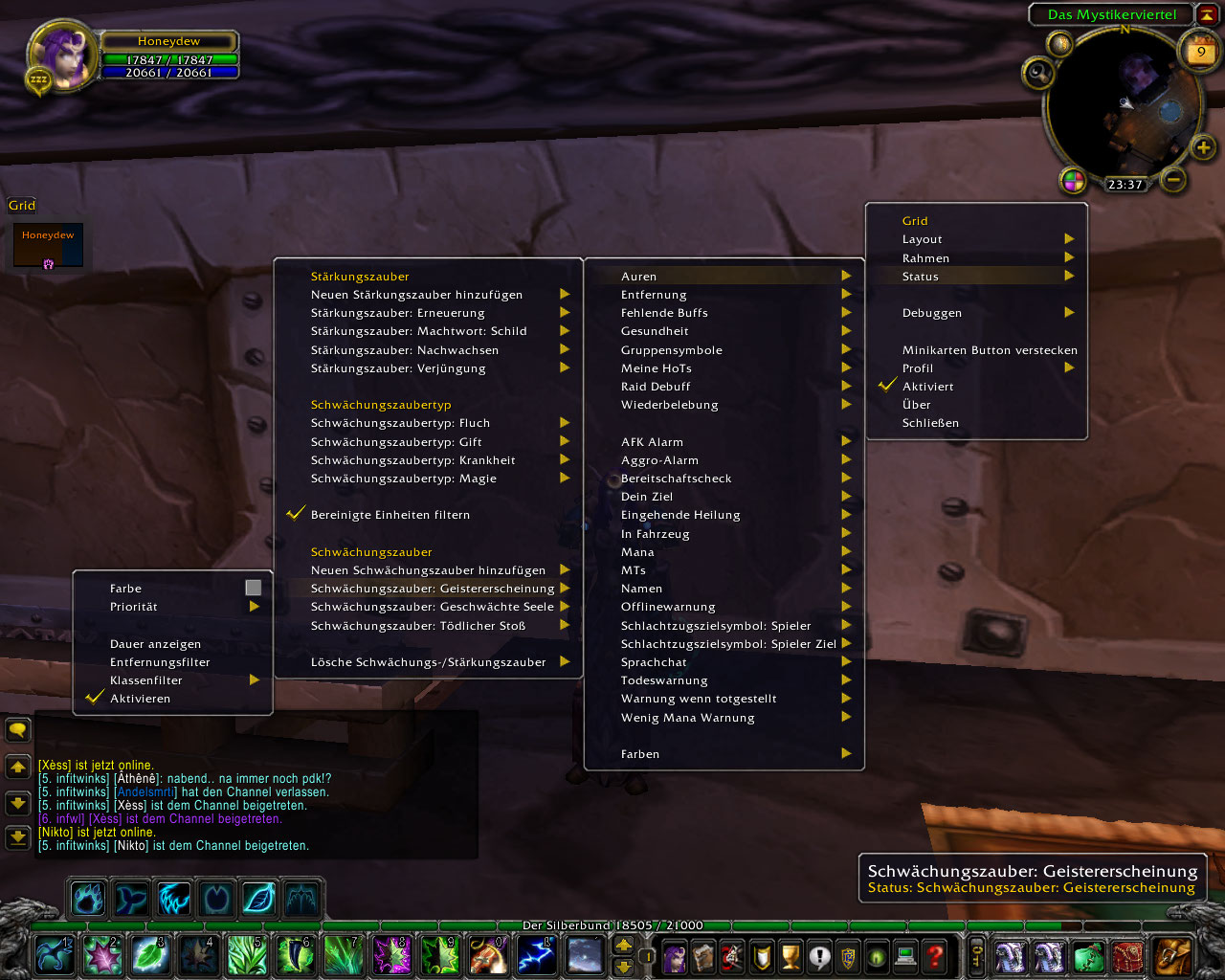
Task: Choose Schließen to close the Grid menu
Action: [x=930, y=423]
